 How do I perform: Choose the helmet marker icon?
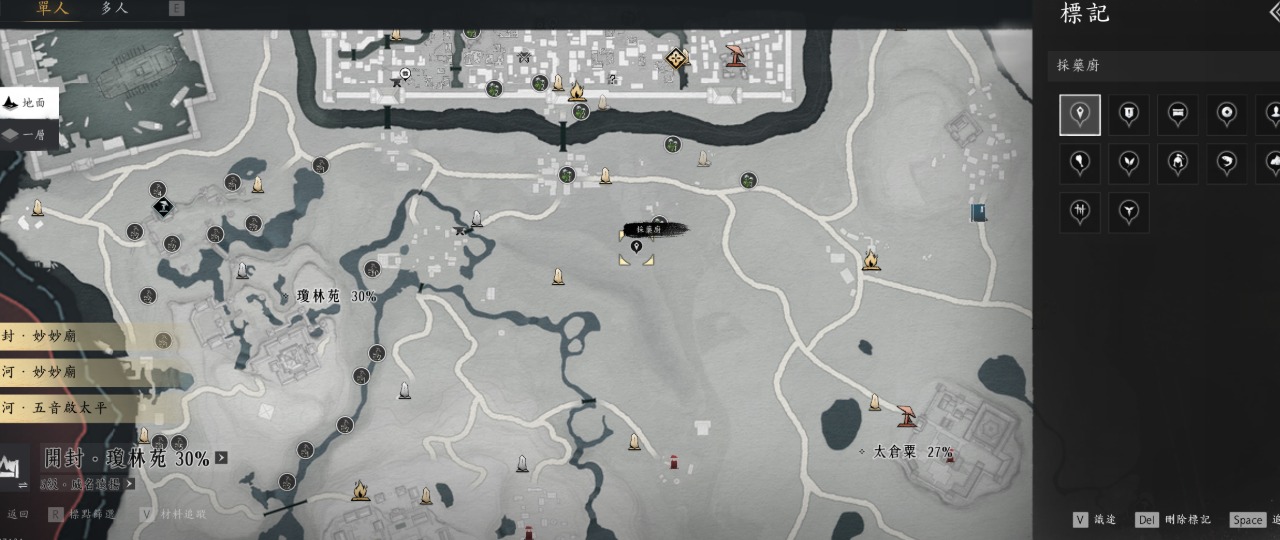point(1178,163)
